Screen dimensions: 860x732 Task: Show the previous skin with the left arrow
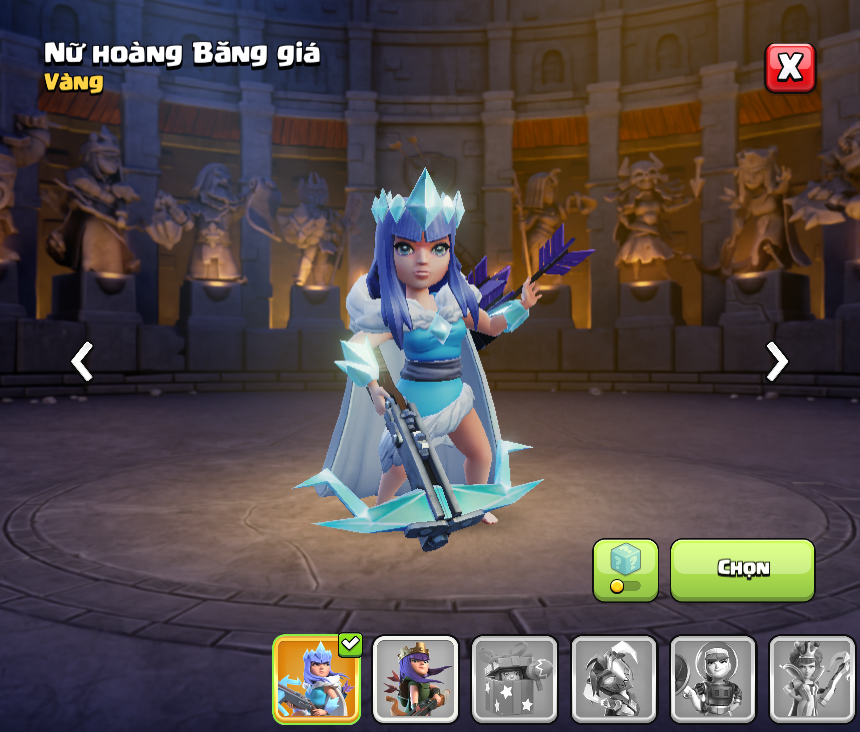[x=82, y=361]
